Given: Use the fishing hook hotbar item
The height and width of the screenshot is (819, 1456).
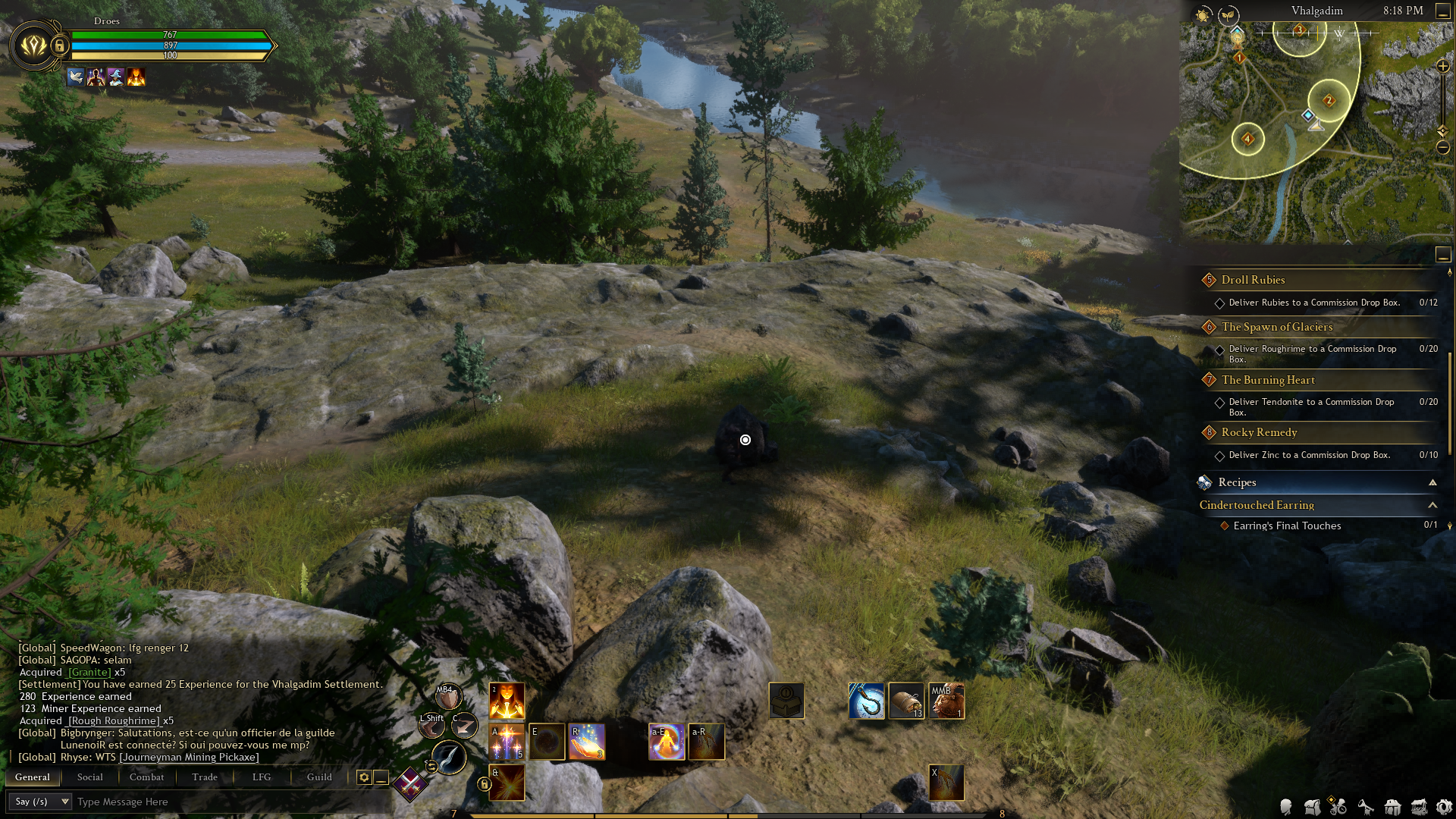Looking at the screenshot, I should [x=867, y=701].
